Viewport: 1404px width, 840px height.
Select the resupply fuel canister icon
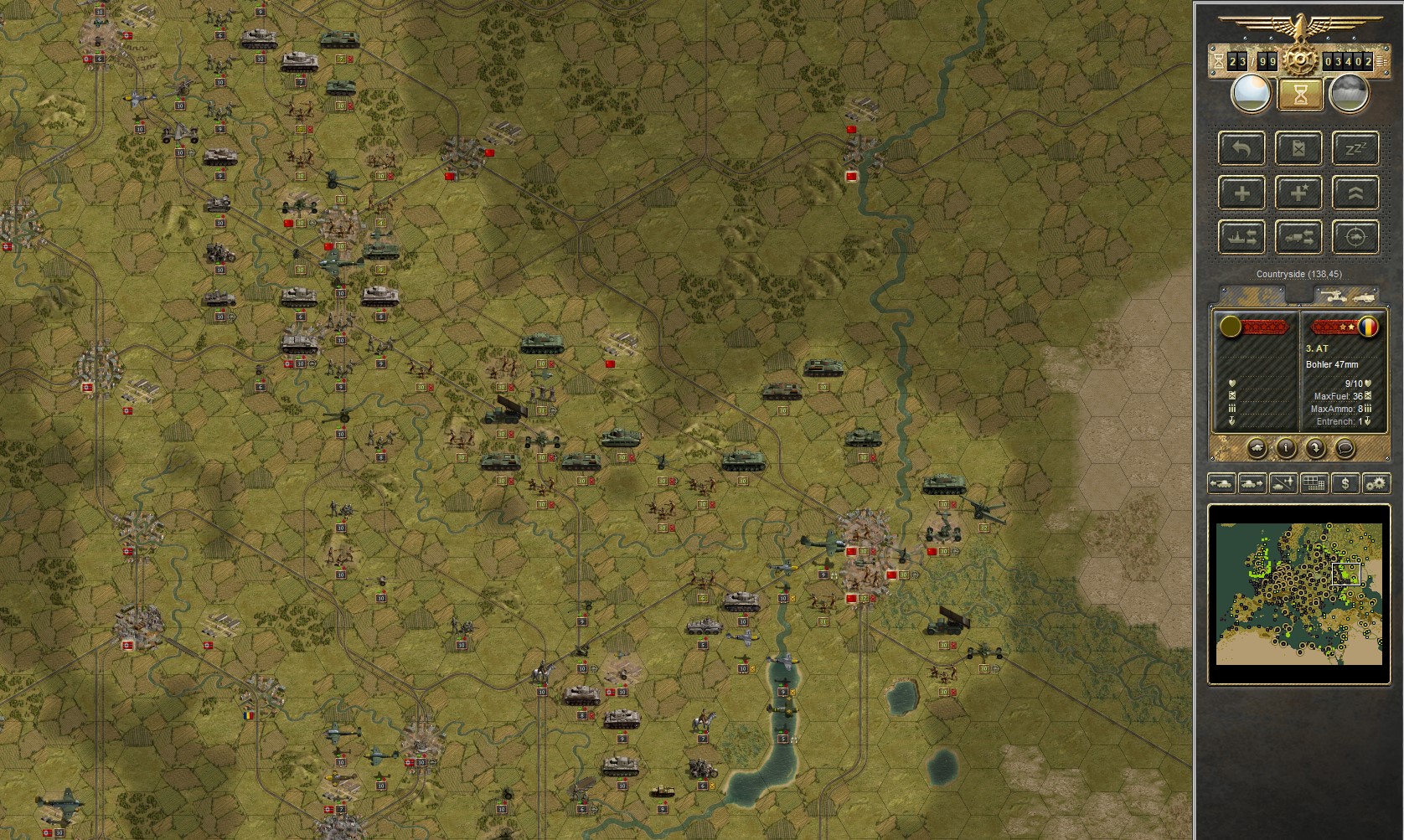click(1299, 149)
